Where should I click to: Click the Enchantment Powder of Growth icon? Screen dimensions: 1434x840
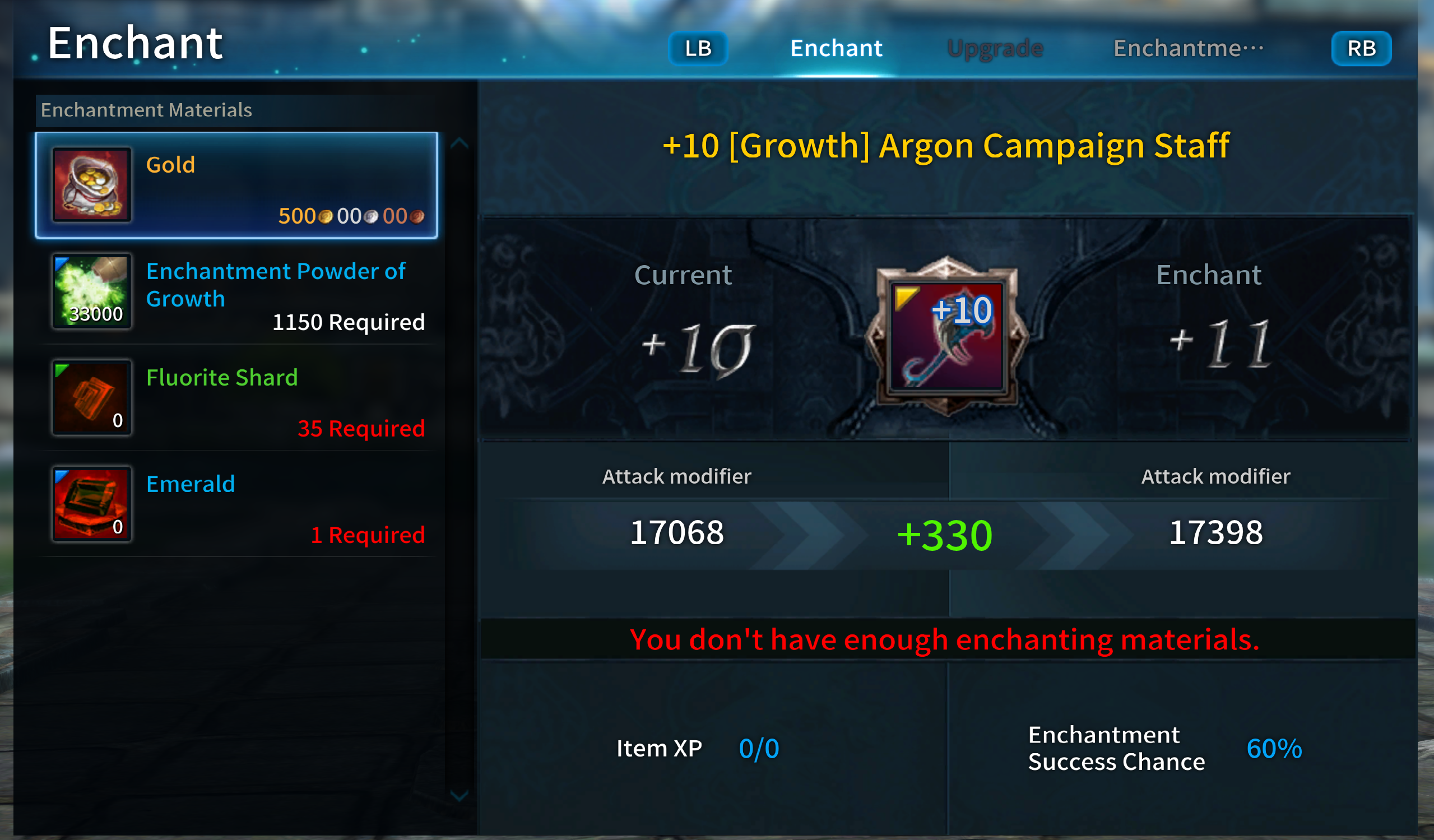[91, 291]
